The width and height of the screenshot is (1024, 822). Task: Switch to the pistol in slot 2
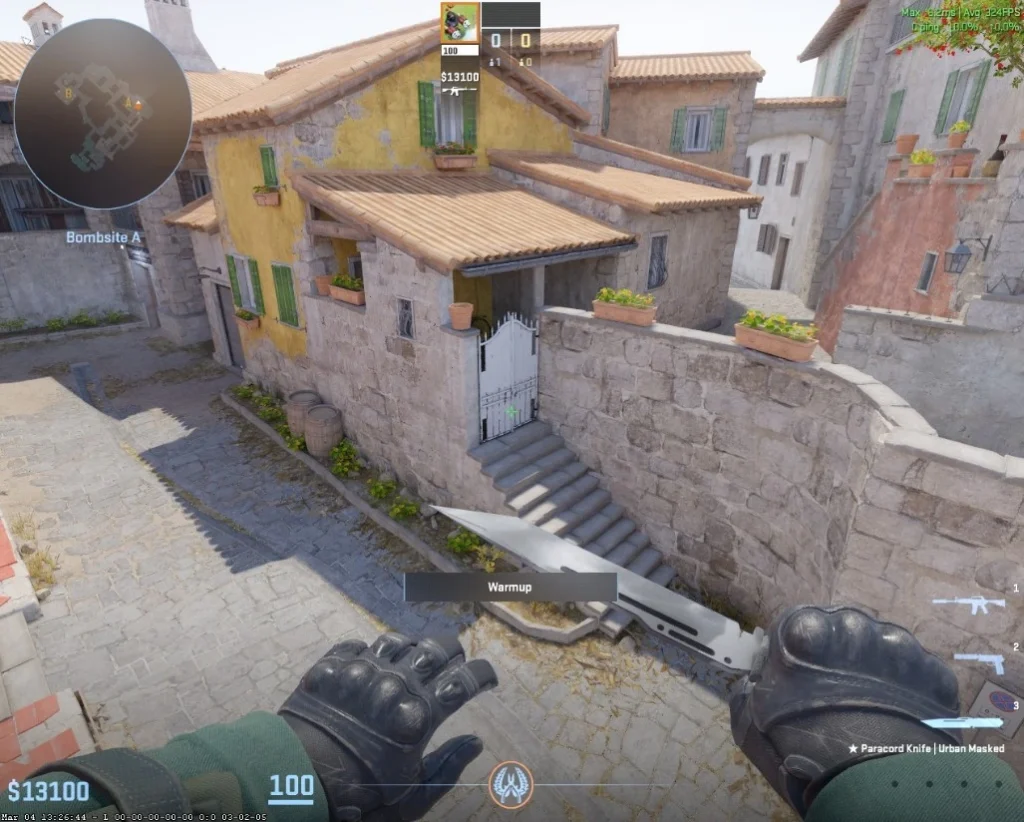coord(978,661)
